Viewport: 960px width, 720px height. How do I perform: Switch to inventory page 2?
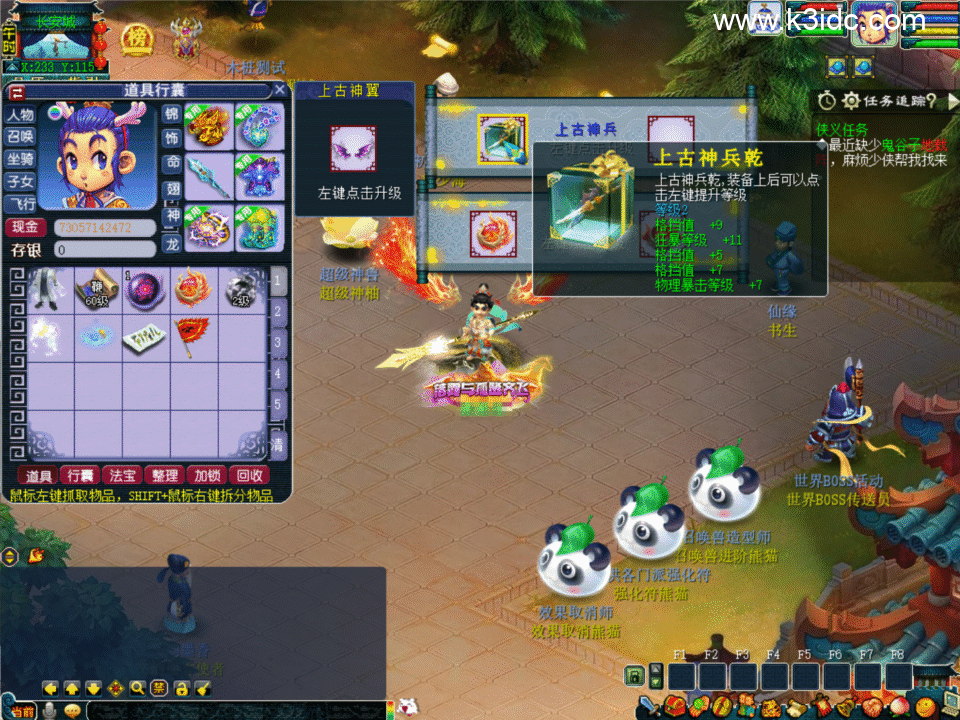pos(280,313)
